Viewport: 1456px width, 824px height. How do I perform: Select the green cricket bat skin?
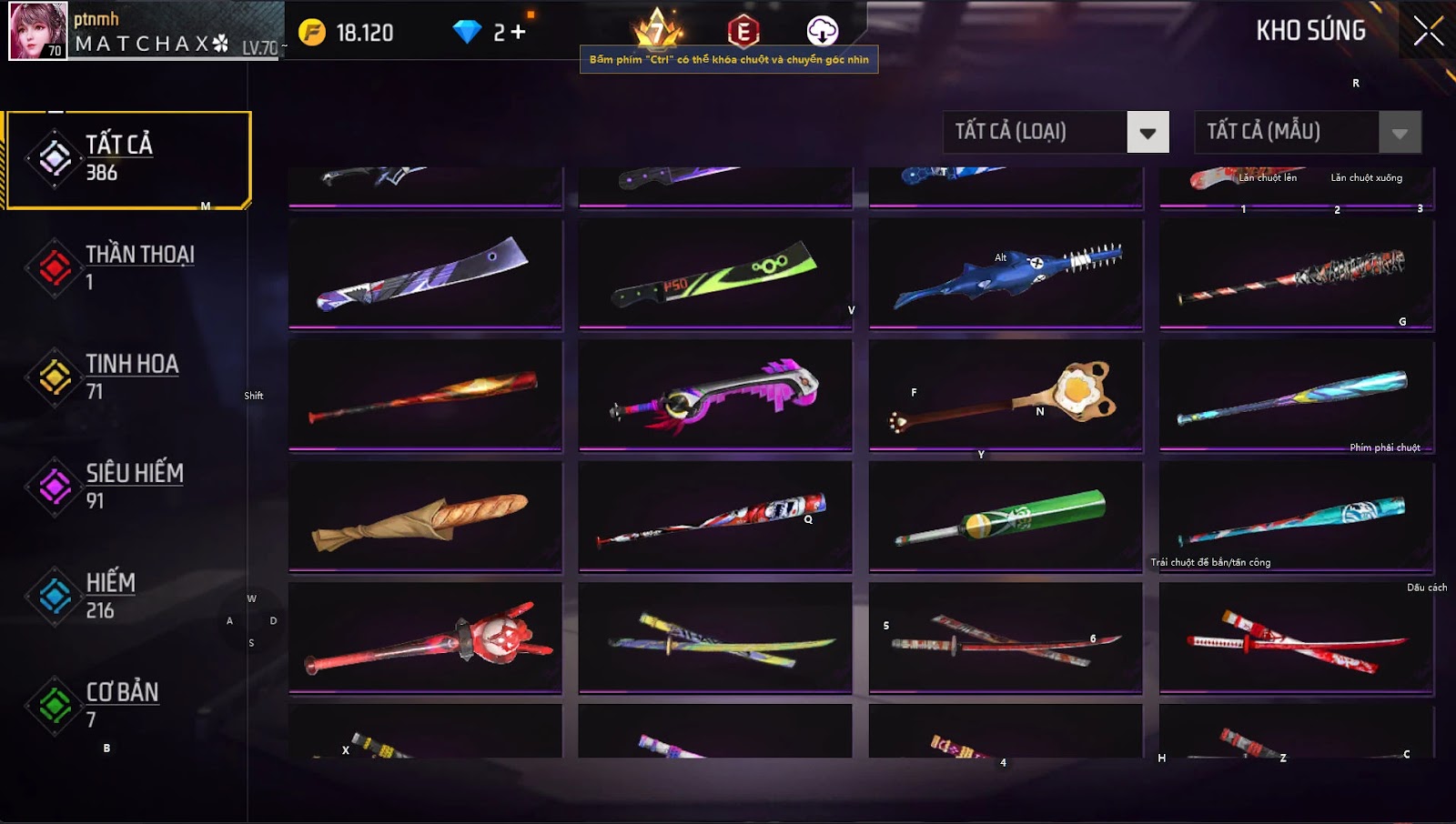(1006, 518)
